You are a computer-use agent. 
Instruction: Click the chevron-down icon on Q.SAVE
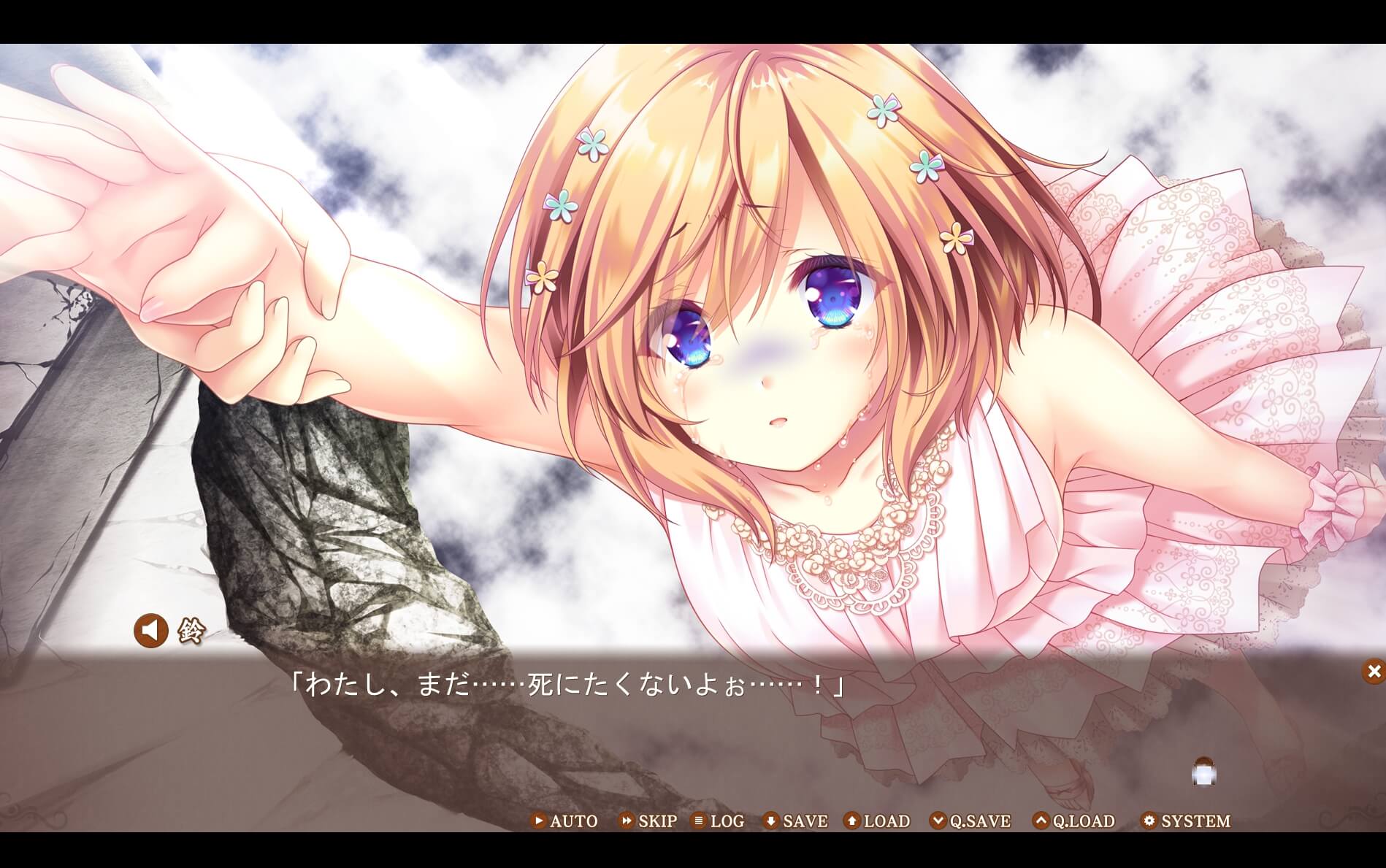(x=939, y=821)
